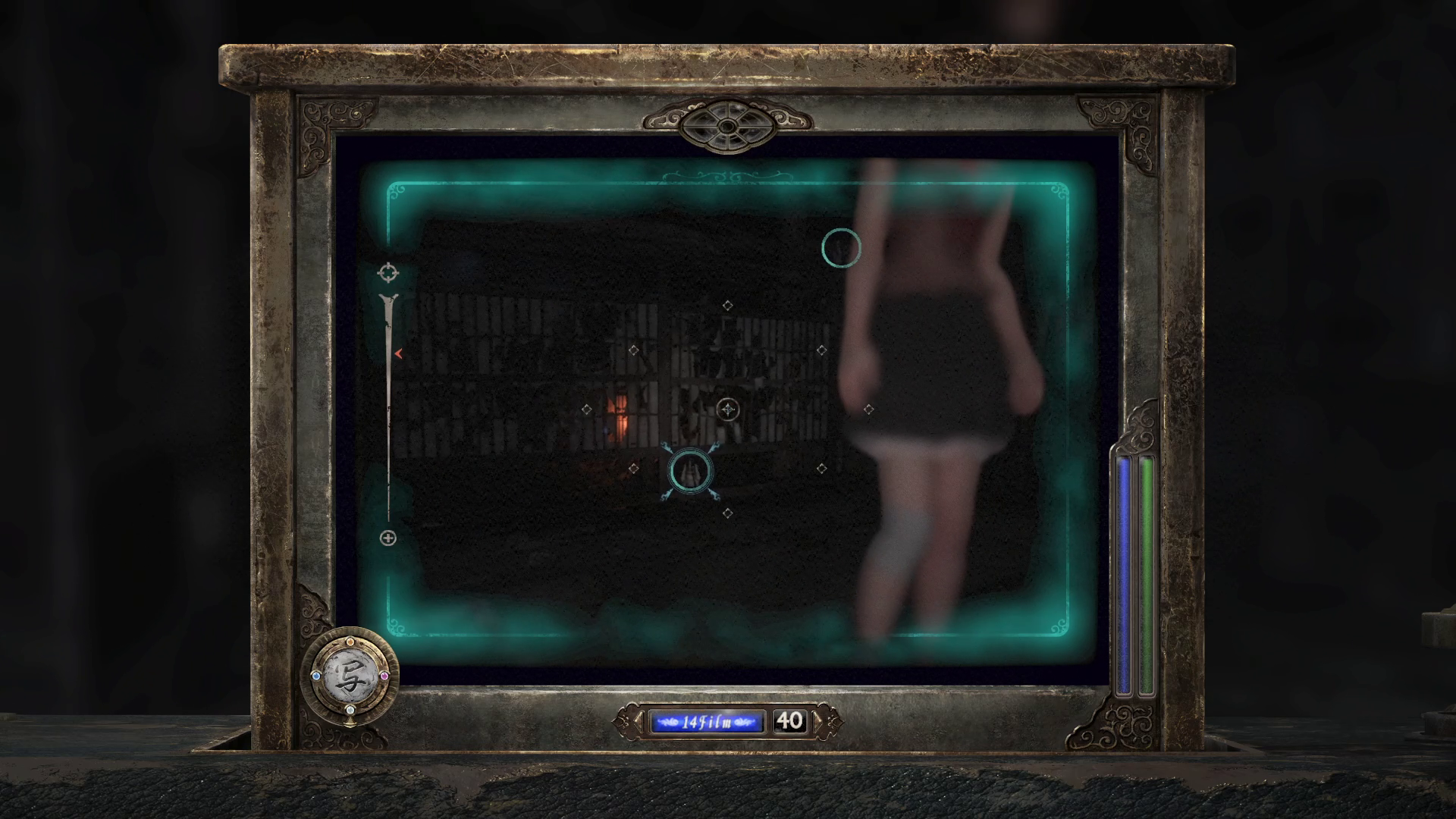This screenshot has height=819, width=1456.
Task: Choose the blue gem on the lens dial
Action: pyautogui.click(x=315, y=675)
